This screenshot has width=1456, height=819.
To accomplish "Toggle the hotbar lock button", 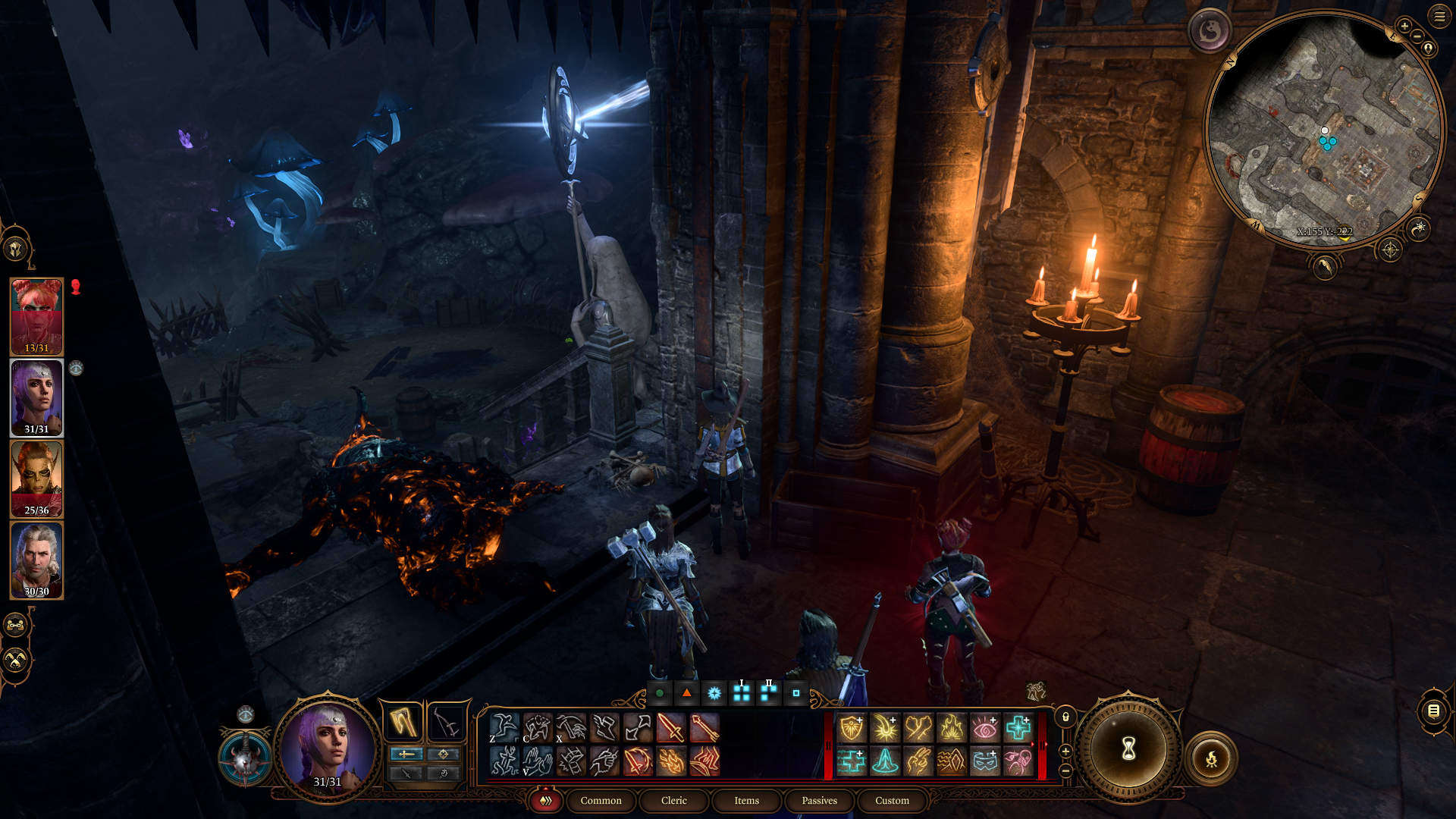I will pyautogui.click(x=1065, y=717).
